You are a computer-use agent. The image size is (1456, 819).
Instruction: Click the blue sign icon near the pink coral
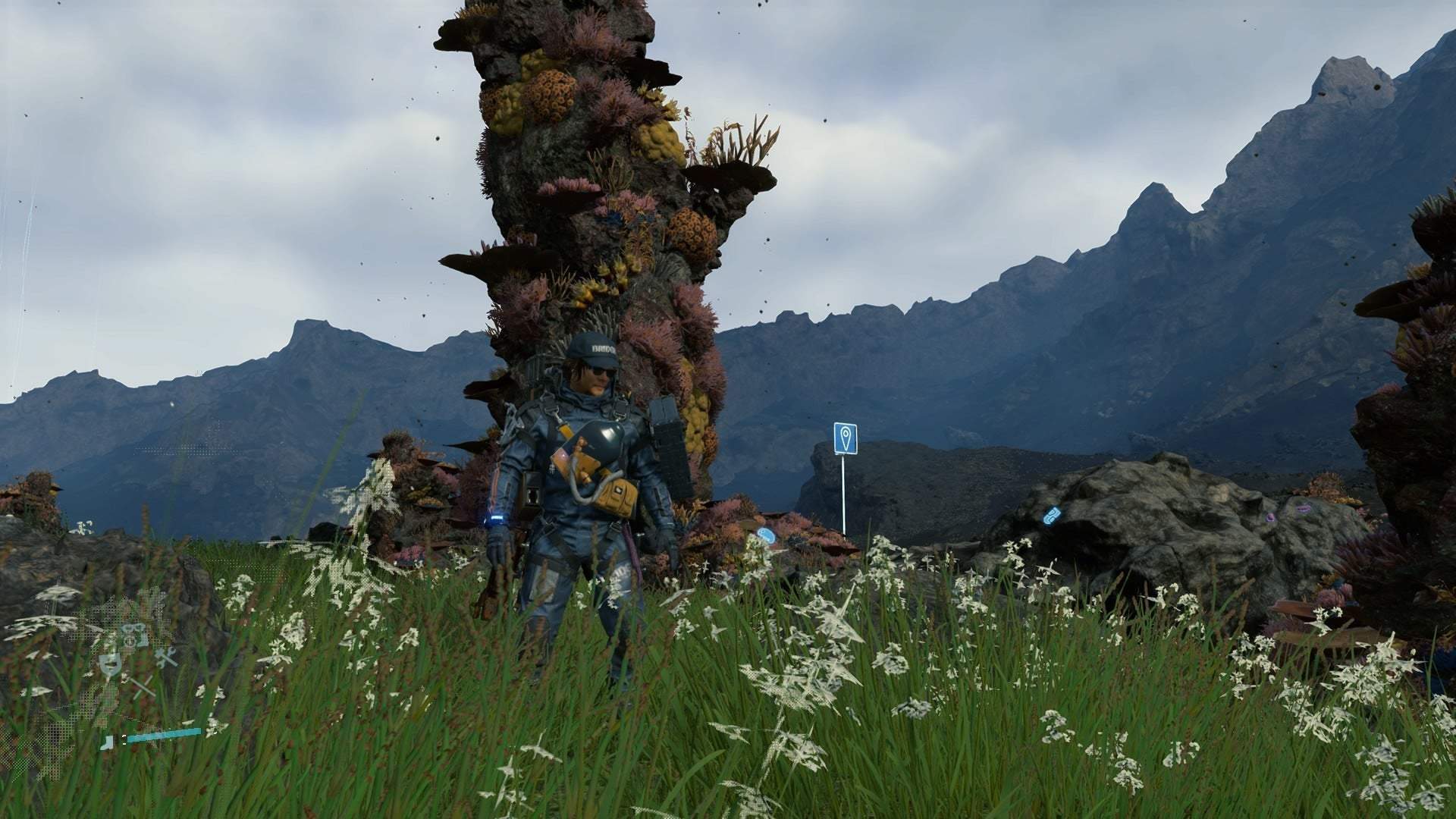point(767,535)
